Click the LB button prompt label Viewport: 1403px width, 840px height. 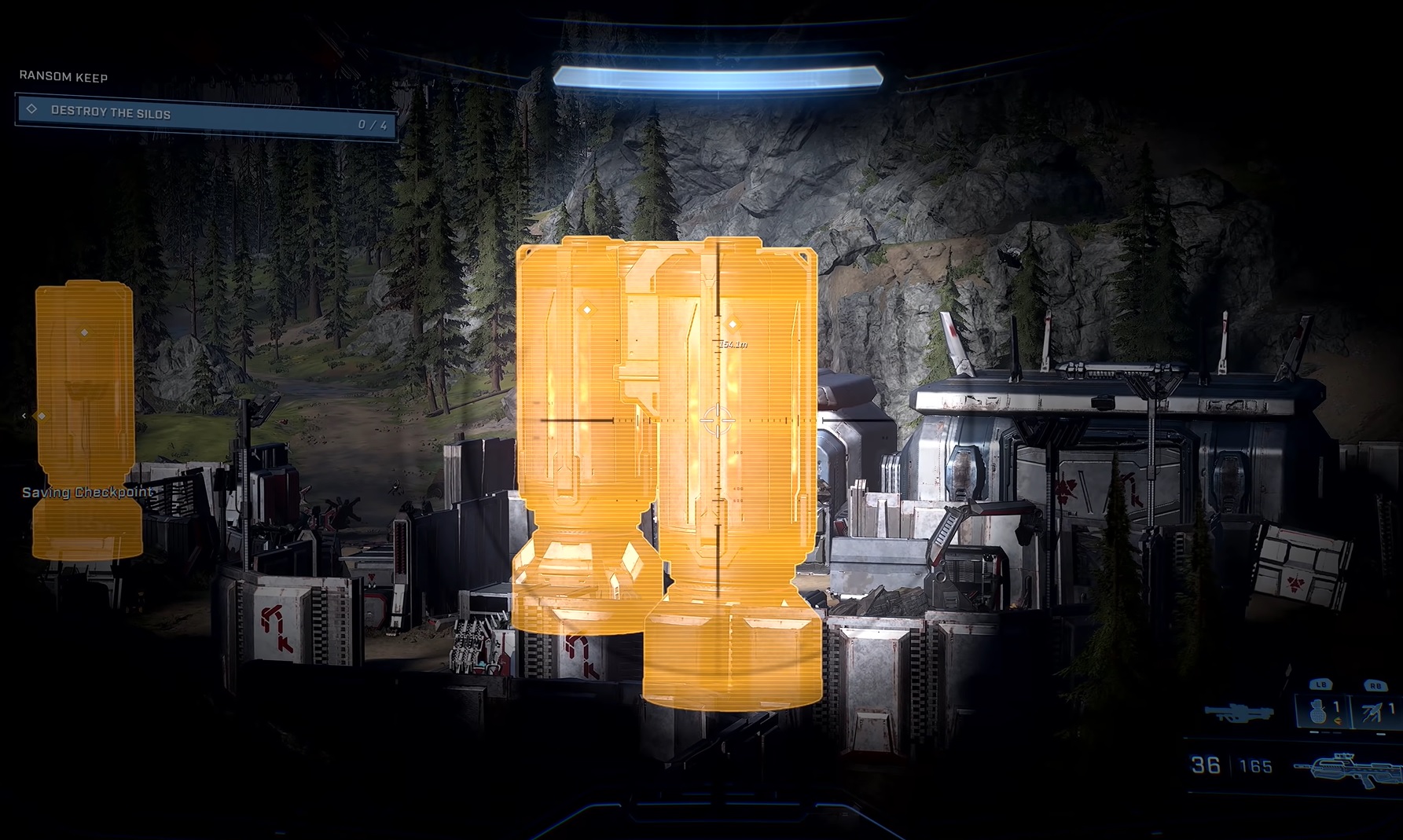coord(1322,684)
